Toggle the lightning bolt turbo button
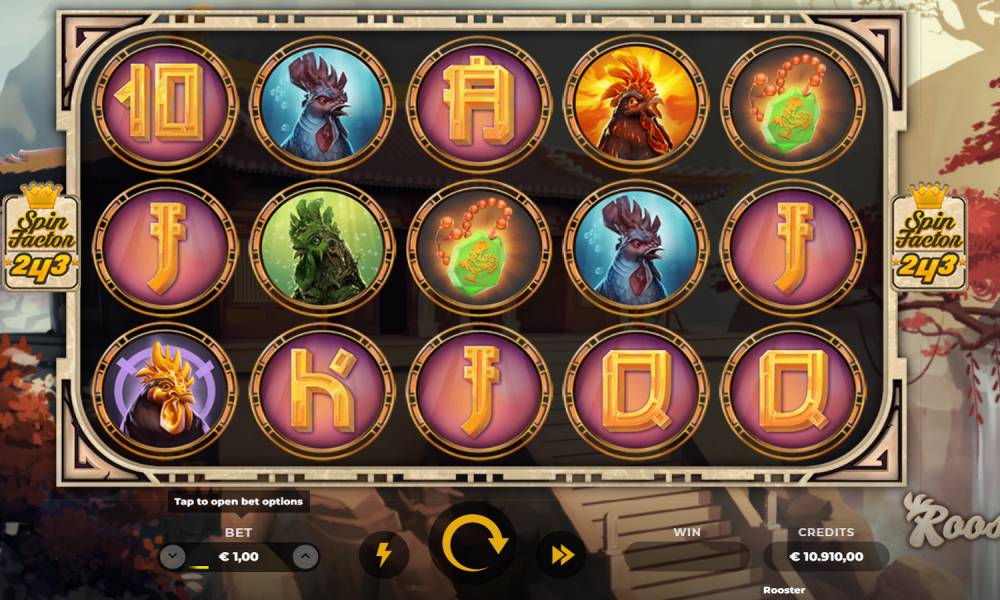Screen dimensions: 1000x600 click(x=383, y=555)
